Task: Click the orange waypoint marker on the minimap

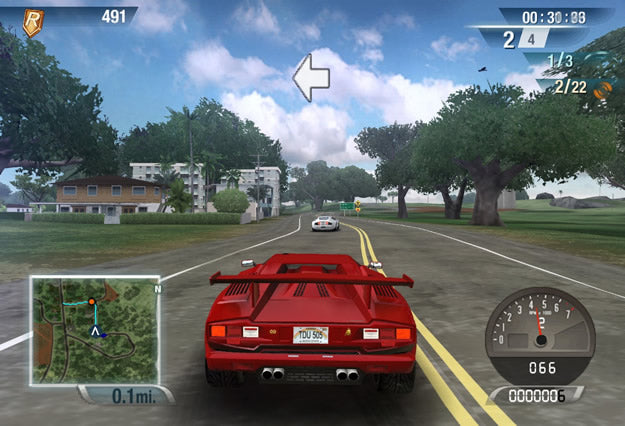Action: (x=92, y=300)
